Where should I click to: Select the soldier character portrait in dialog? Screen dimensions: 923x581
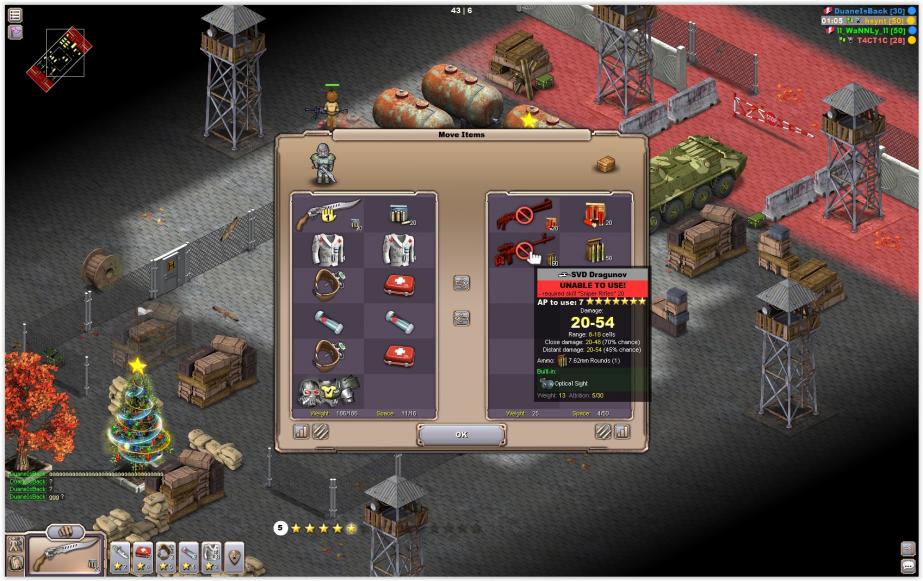pyautogui.click(x=322, y=163)
